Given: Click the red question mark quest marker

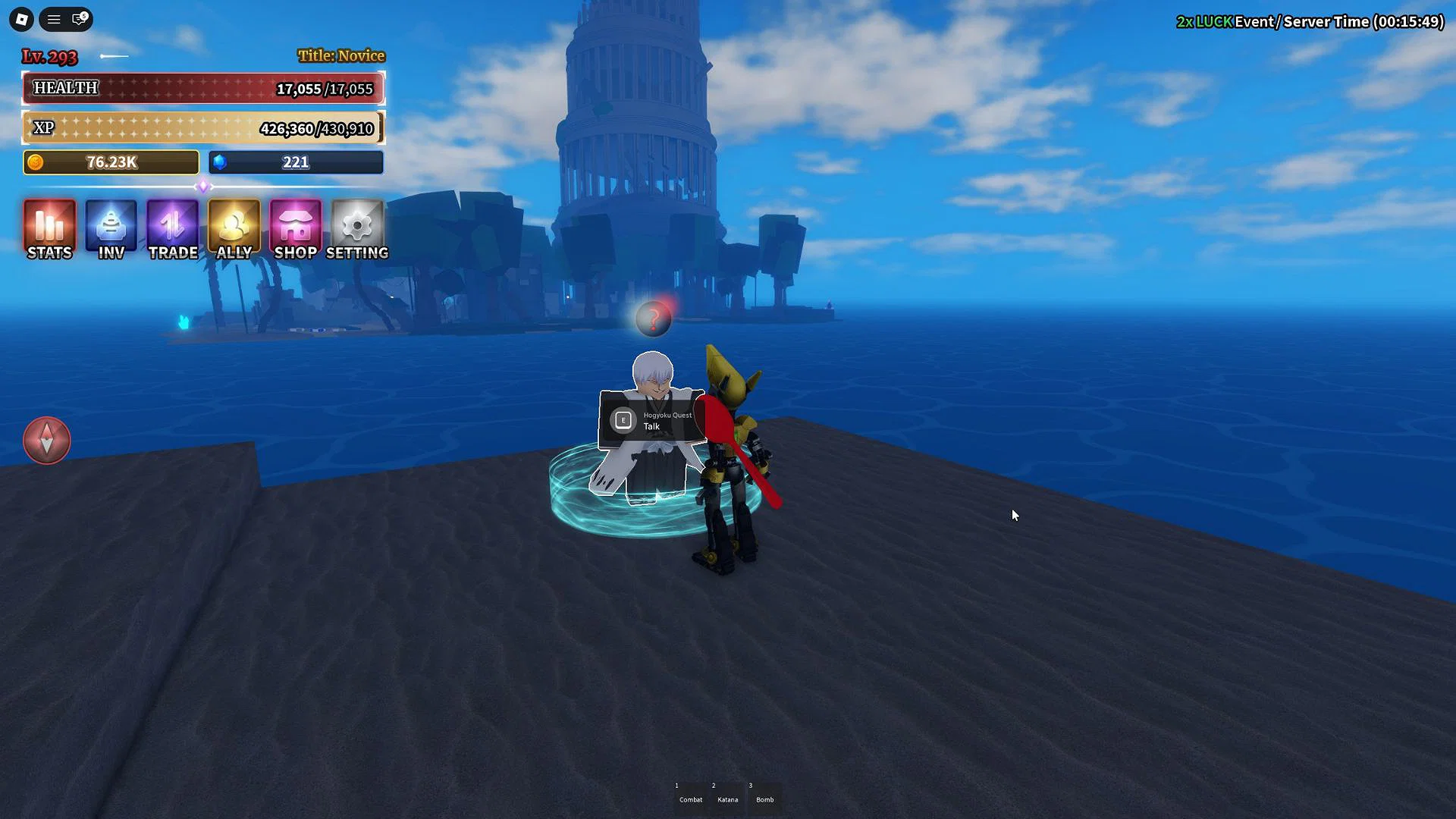Looking at the screenshot, I should 654,318.
